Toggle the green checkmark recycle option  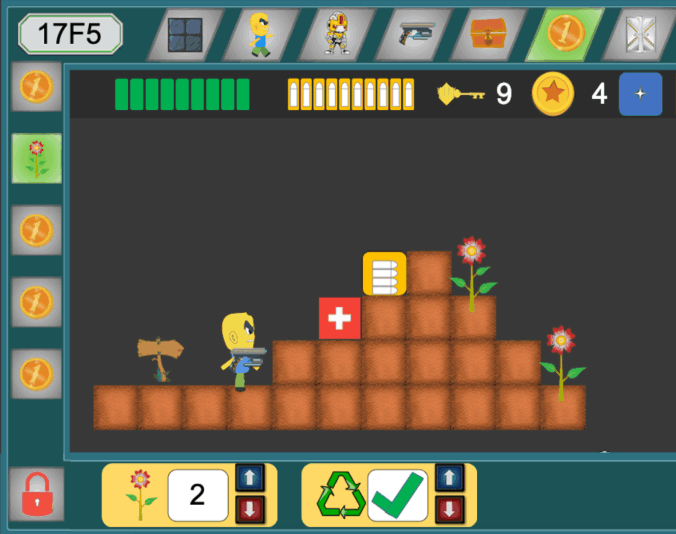pos(397,495)
